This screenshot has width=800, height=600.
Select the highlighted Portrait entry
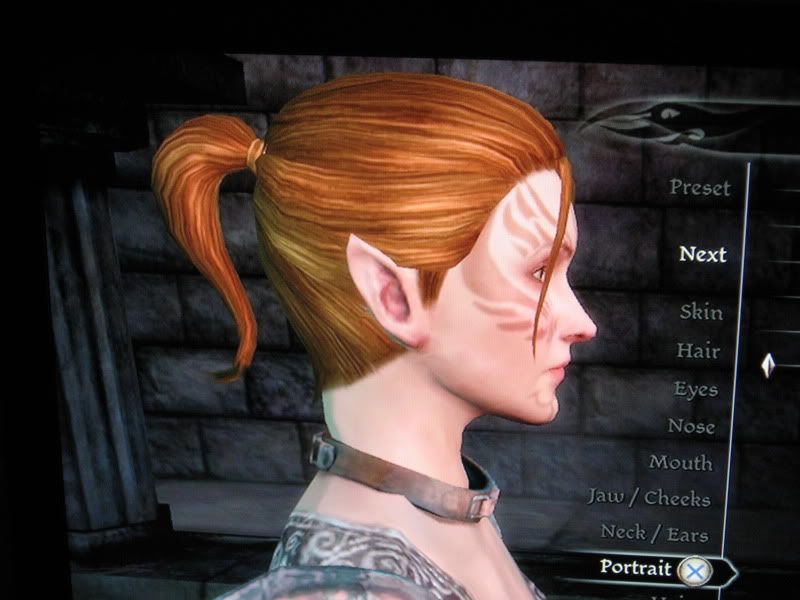pos(635,567)
